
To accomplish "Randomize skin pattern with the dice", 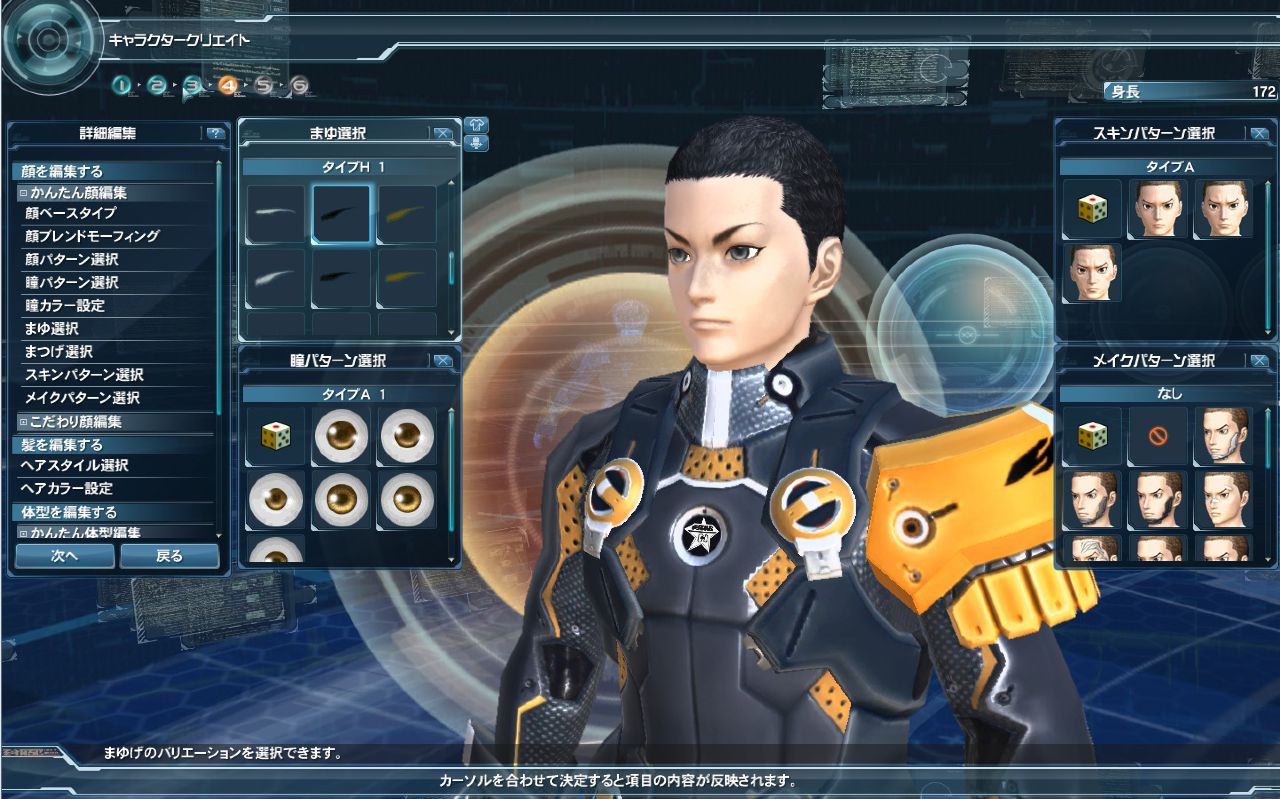I will (1091, 209).
